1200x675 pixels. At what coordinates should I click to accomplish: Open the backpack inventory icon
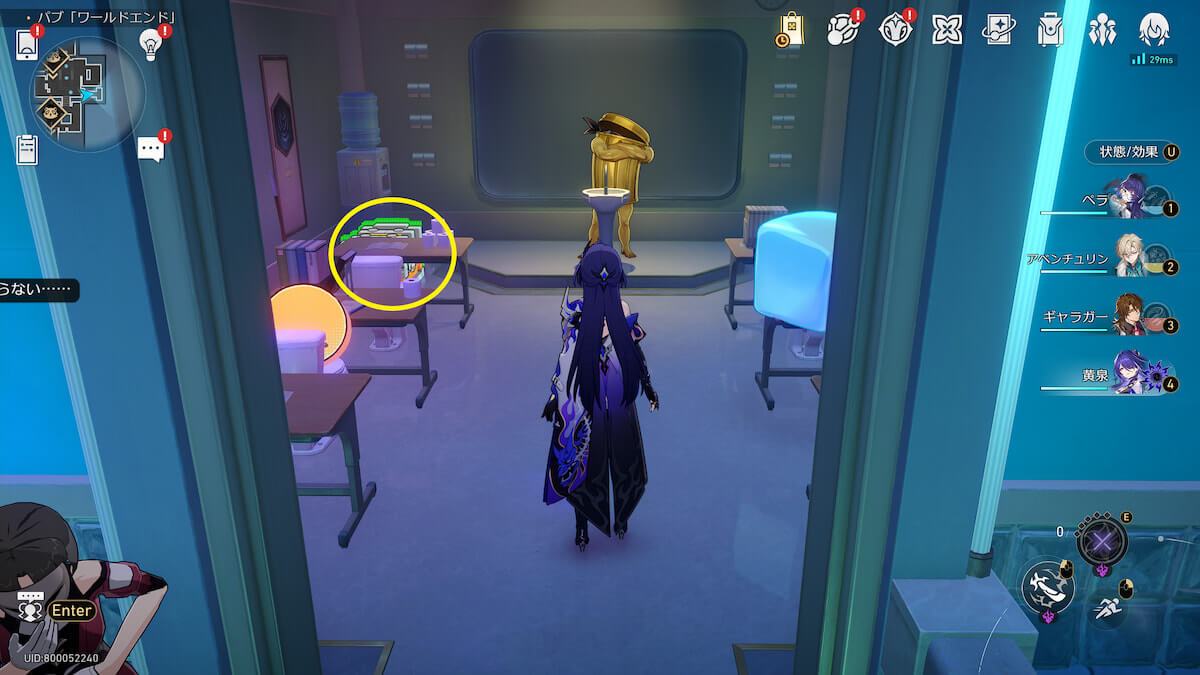pyautogui.click(x=1049, y=30)
